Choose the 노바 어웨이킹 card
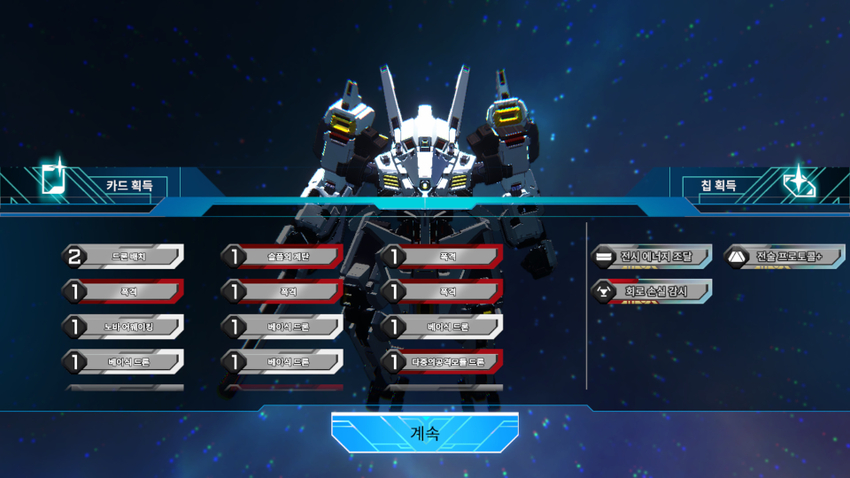850x478 pixels. coord(124,327)
